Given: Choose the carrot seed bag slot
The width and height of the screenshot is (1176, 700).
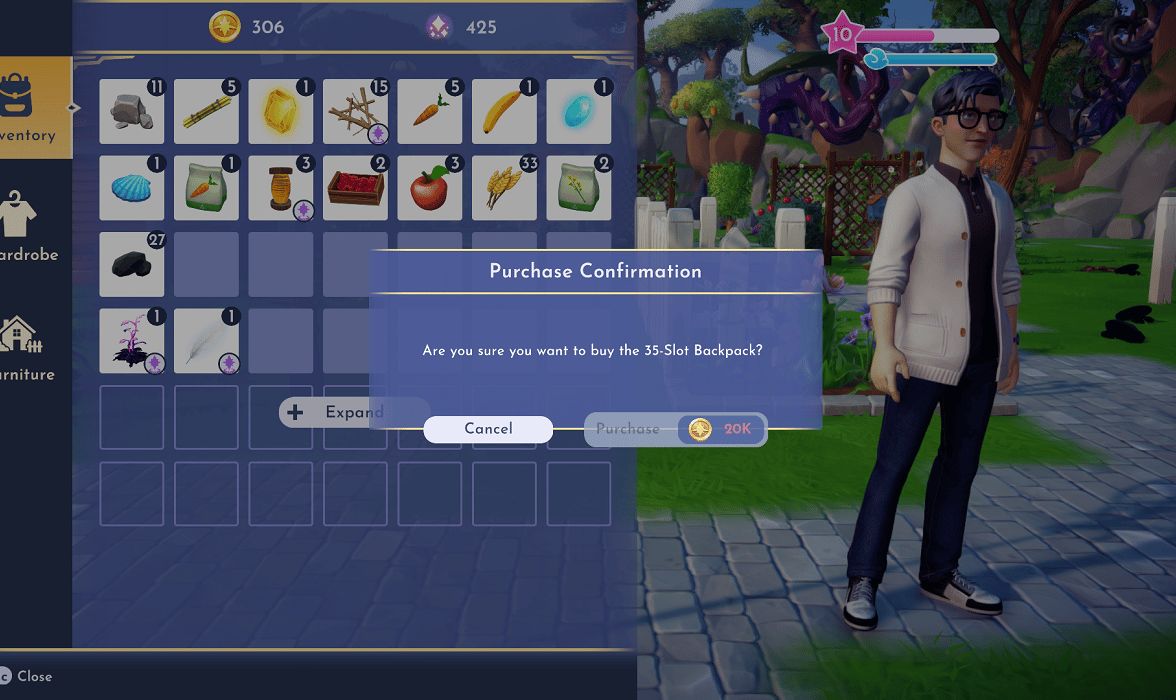Looking at the screenshot, I should coord(206,188).
